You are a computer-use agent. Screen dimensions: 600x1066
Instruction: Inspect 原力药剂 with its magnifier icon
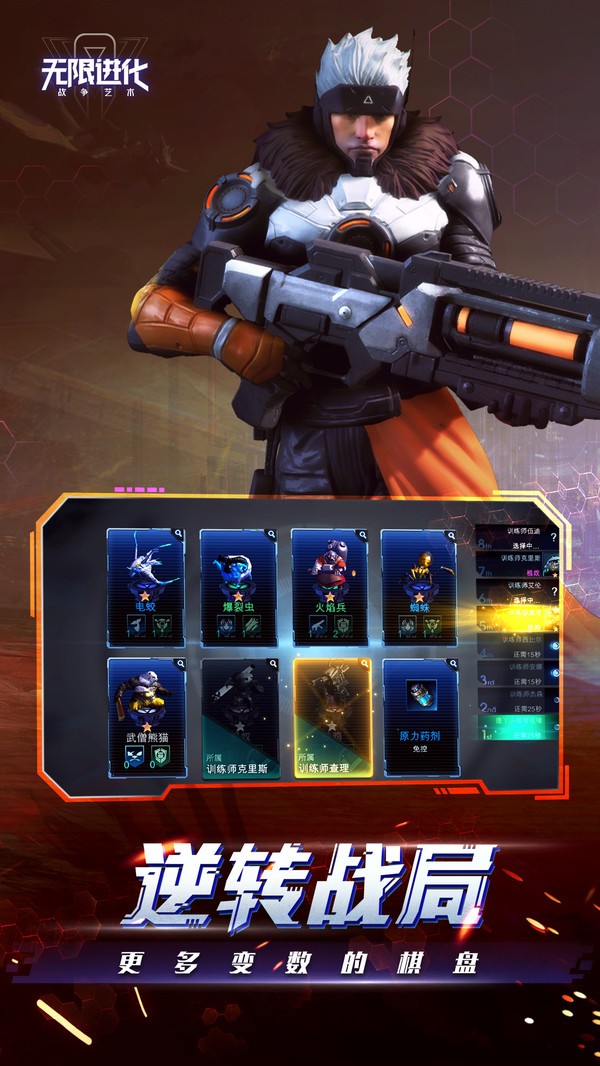coord(451,664)
